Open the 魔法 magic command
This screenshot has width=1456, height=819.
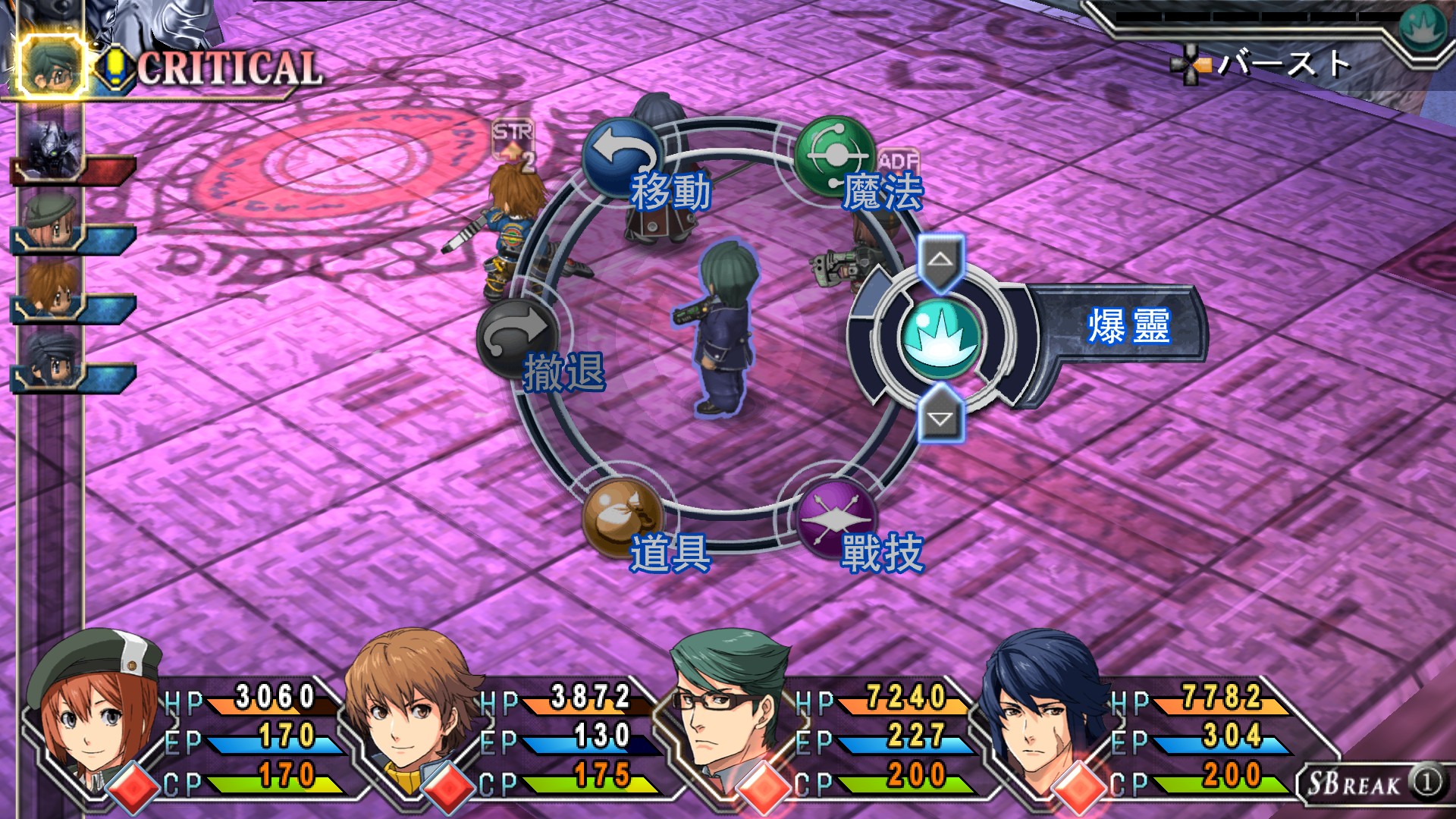835,155
